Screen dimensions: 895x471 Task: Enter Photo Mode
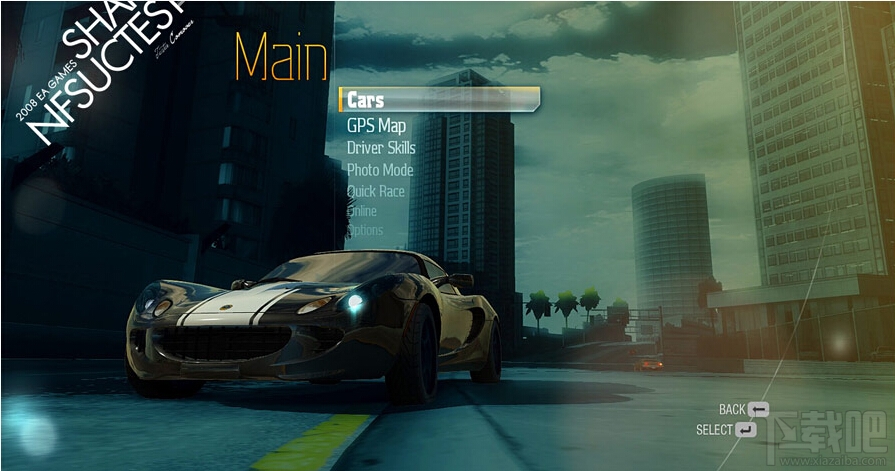pyautogui.click(x=380, y=170)
